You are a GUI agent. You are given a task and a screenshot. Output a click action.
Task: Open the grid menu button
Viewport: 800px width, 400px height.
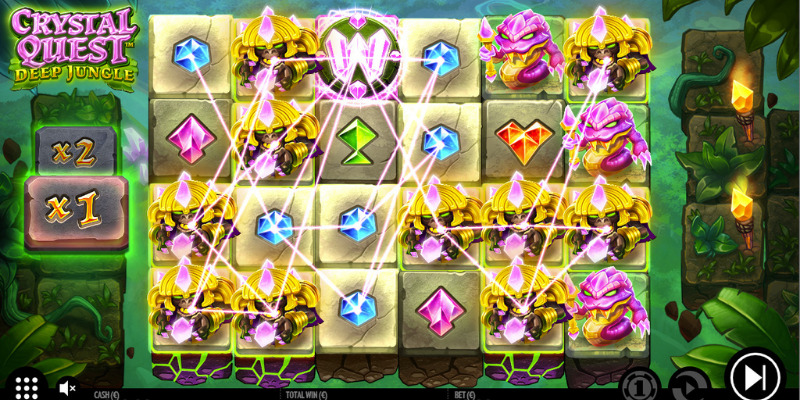click(x=26, y=386)
